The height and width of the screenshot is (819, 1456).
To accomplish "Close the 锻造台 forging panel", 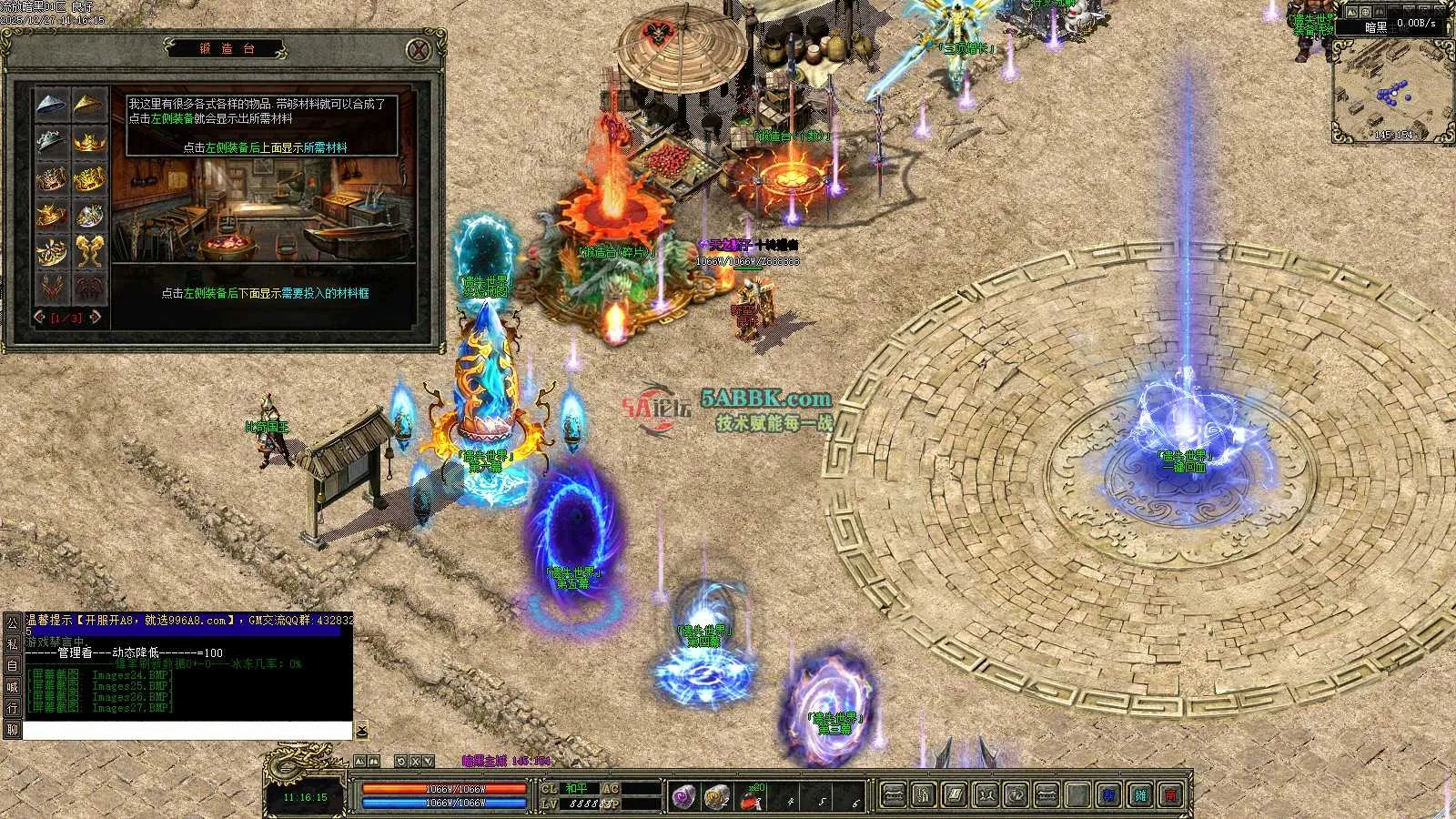I will click(x=418, y=50).
